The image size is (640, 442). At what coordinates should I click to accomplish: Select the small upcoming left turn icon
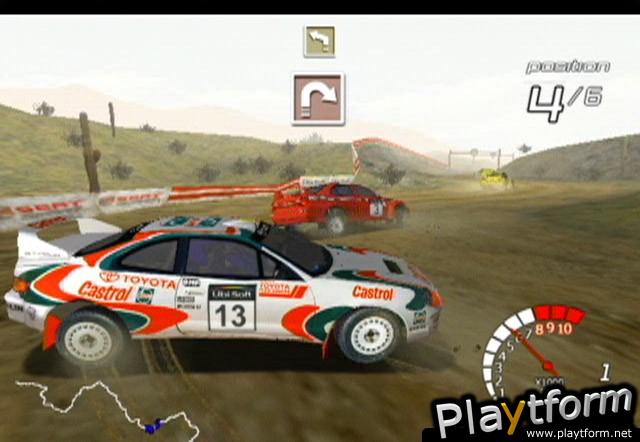(x=319, y=41)
